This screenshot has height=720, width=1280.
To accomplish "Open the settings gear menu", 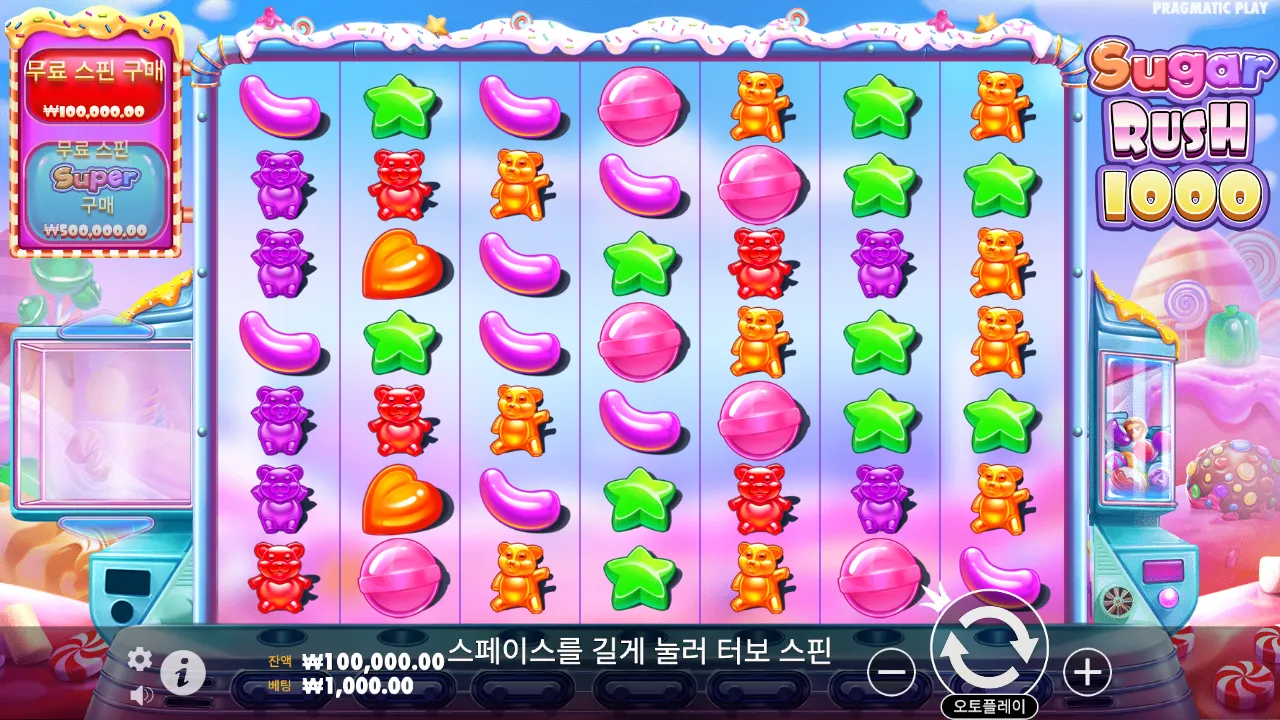I will [x=138, y=660].
